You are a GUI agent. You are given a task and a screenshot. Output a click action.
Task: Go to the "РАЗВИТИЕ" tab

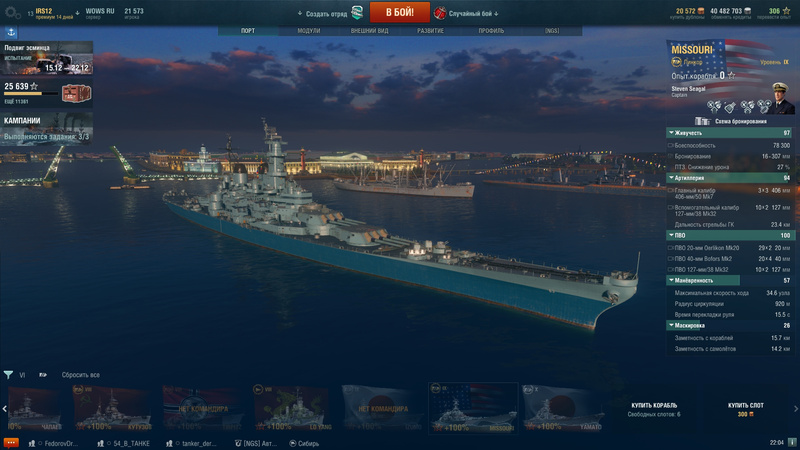pyautogui.click(x=430, y=31)
